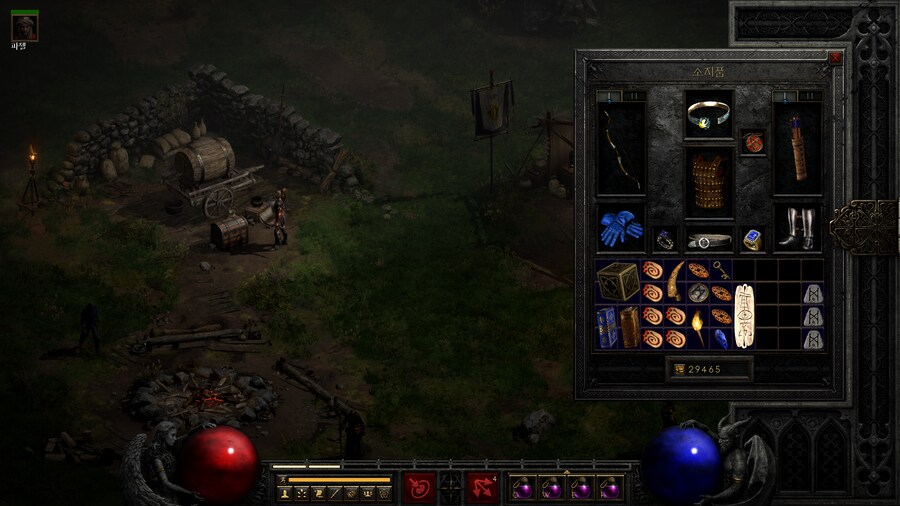Viewport: 900px width, 506px height.
Task: Change the right mouse multi-arrow skill
Action: click(x=482, y=487)
